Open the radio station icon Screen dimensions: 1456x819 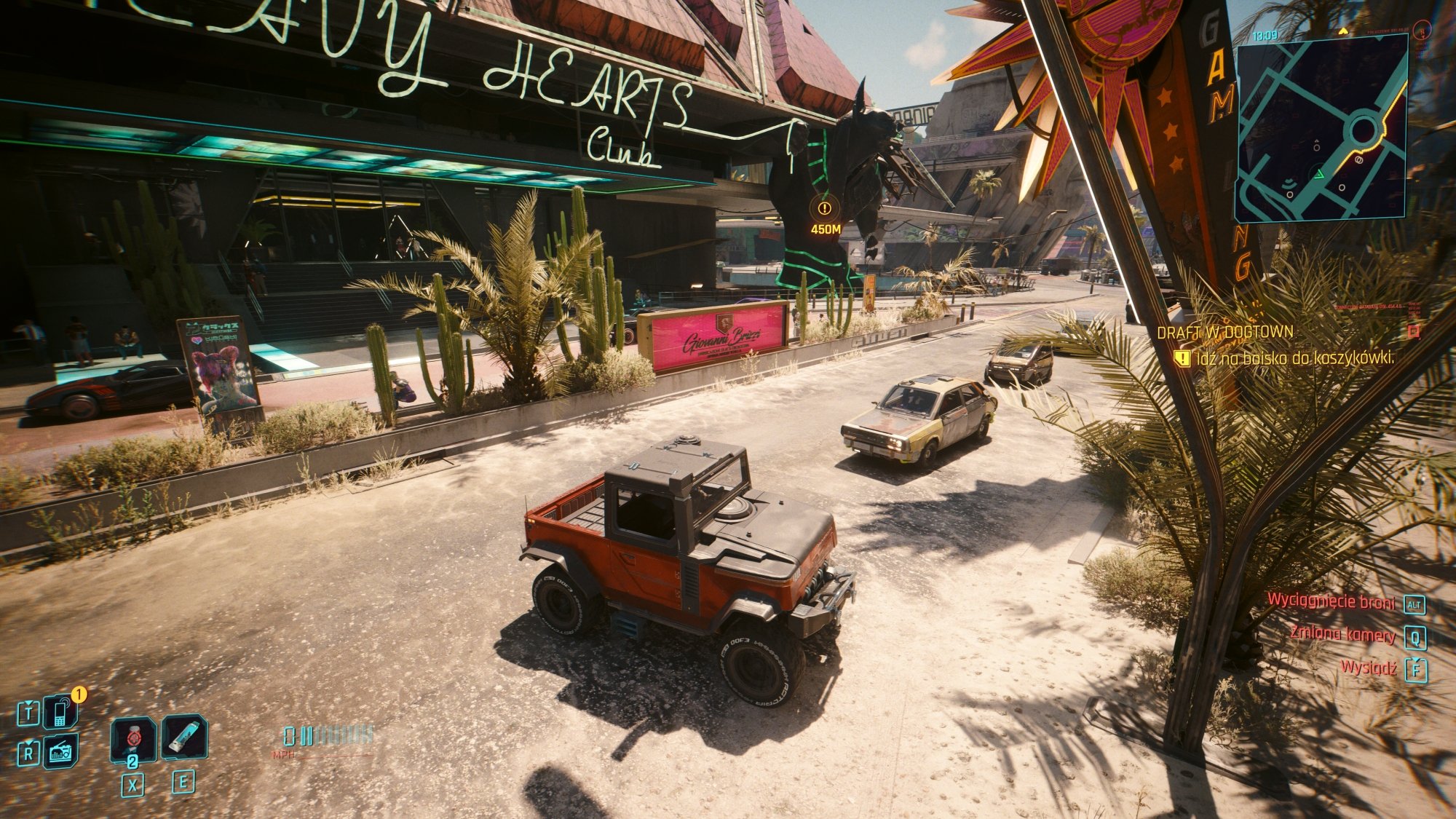pos(60,752)
